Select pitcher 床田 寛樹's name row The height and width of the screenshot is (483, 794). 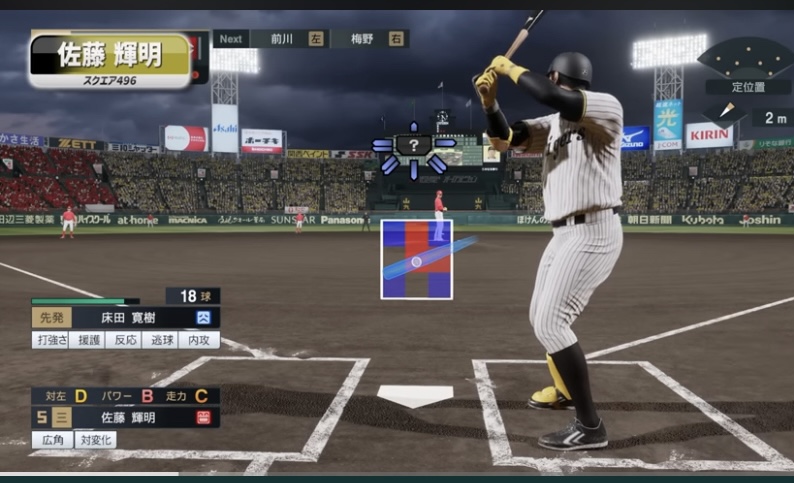(126, 318)
